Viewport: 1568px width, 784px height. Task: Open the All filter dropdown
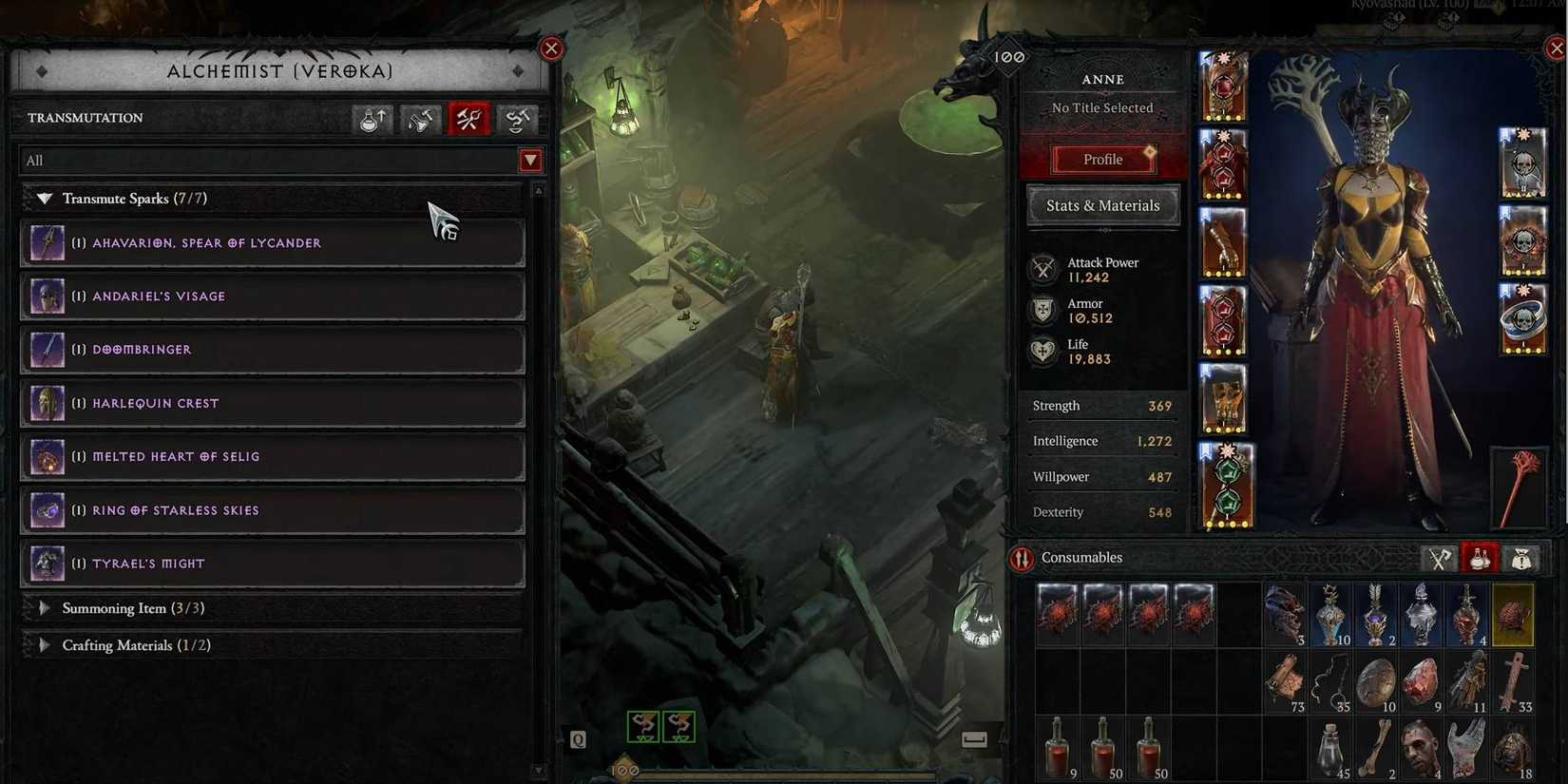(530, 160)
